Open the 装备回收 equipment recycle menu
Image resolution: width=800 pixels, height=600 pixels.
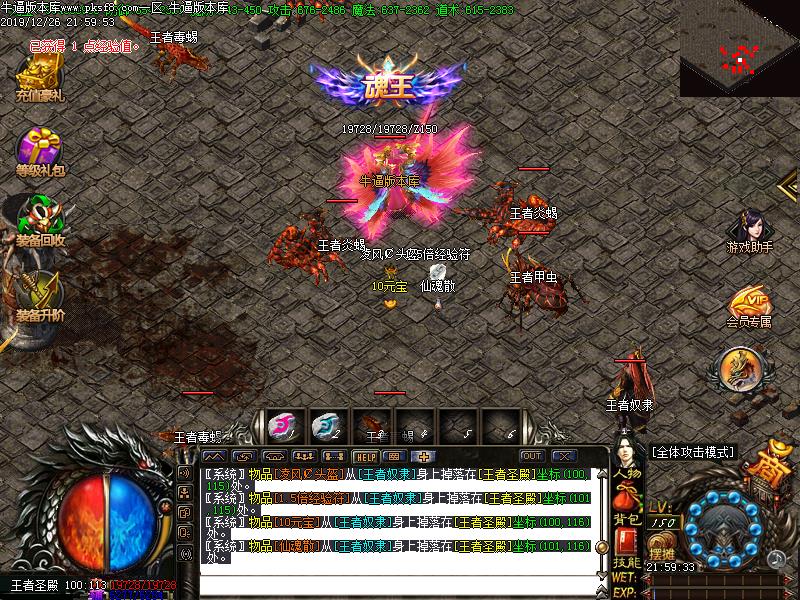(x=39, y=220)
